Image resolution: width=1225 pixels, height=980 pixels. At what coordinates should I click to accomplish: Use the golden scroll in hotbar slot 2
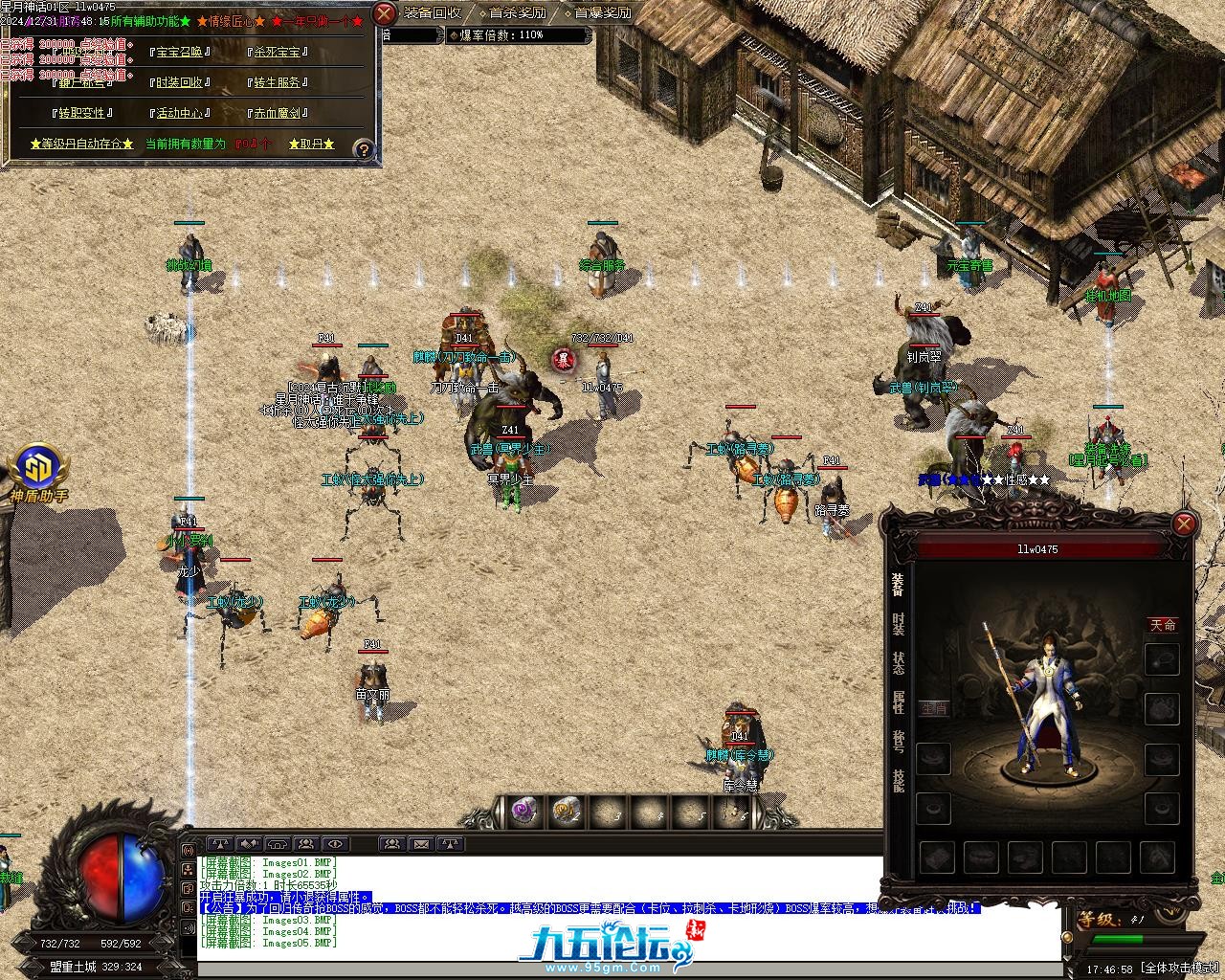click(566, 812)
